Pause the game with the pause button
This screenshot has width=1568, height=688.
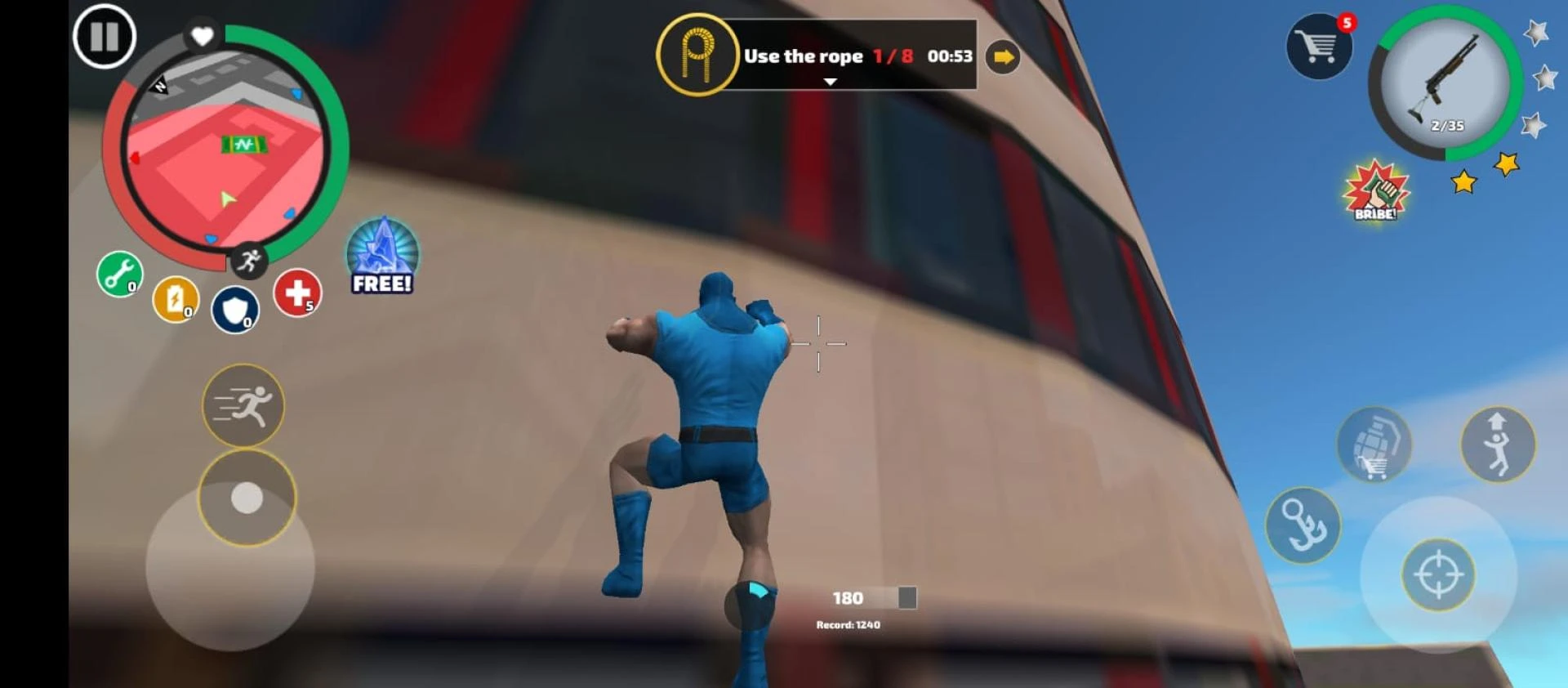103,37
